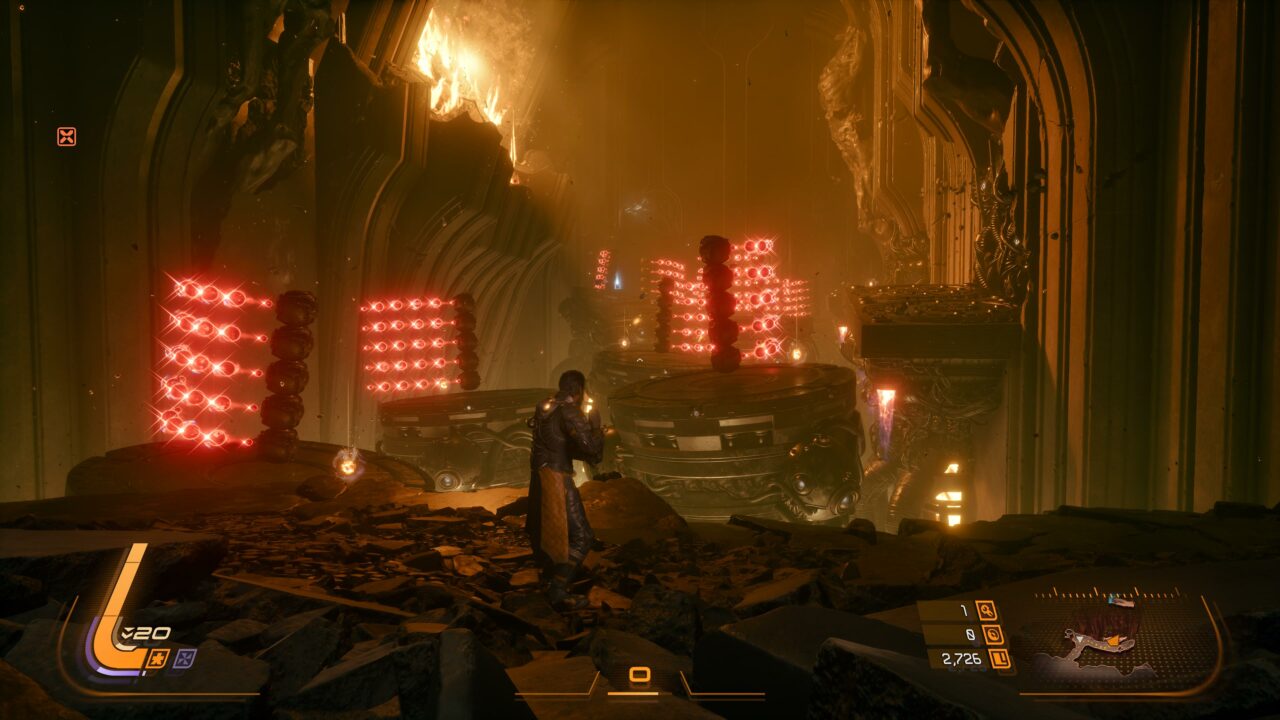Select the center orange rectangle slot indicator
The image size is (1280, 720).
(x=640, y=675)
